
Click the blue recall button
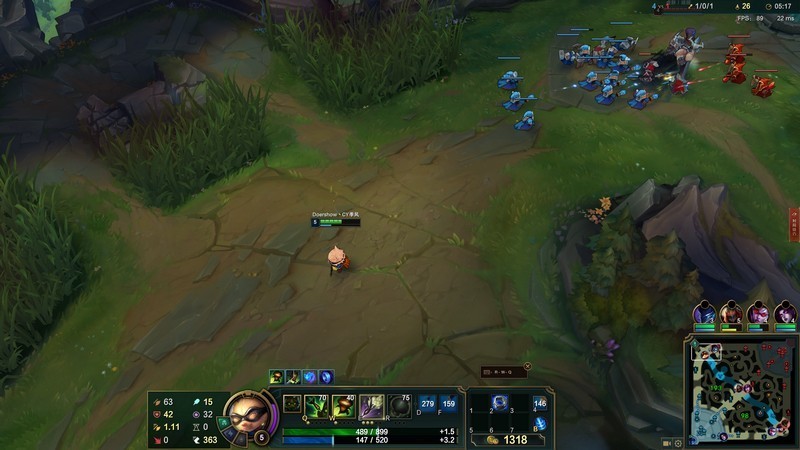(x=540, y=424)
